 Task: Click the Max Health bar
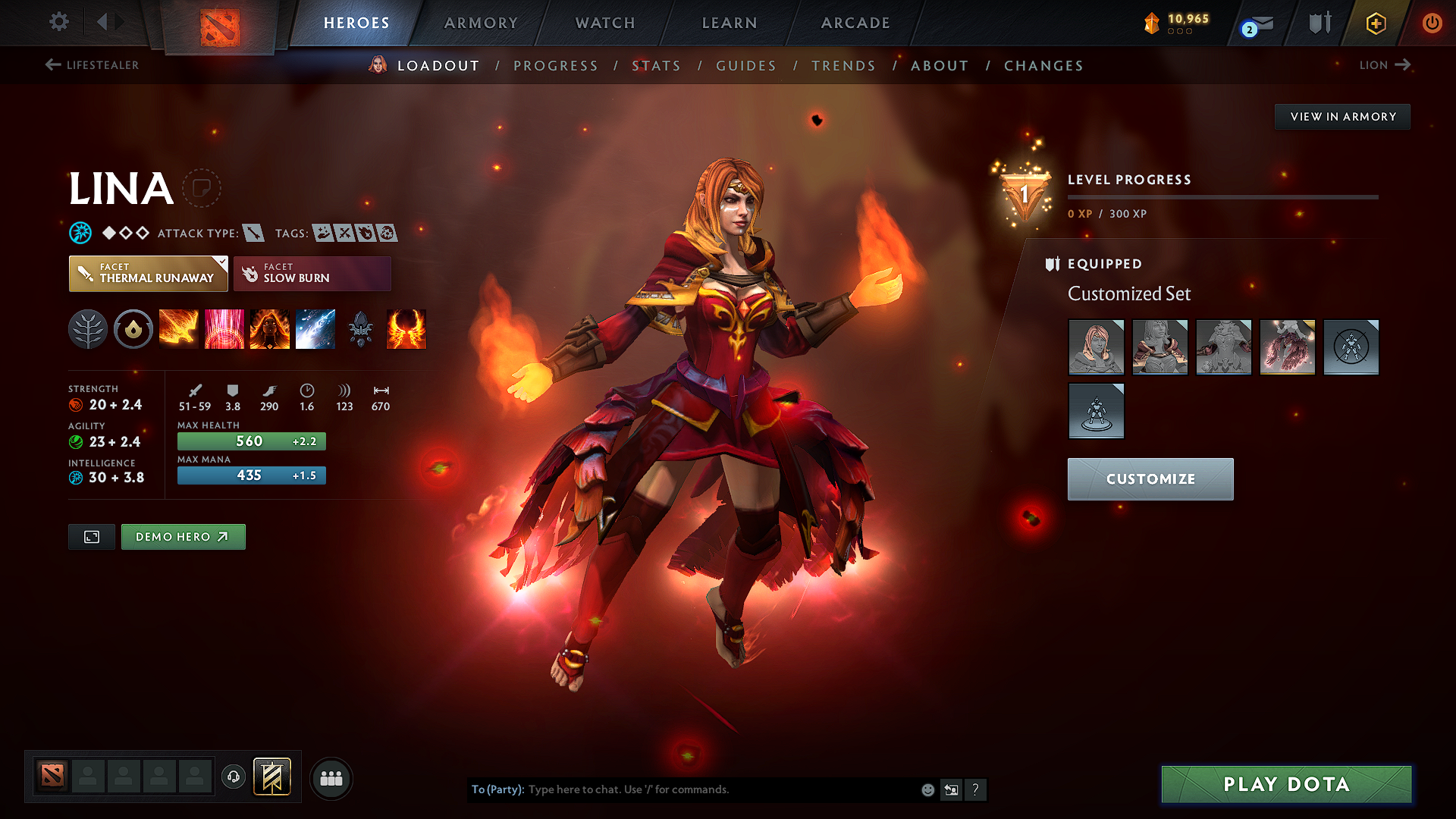coord(251,441)
